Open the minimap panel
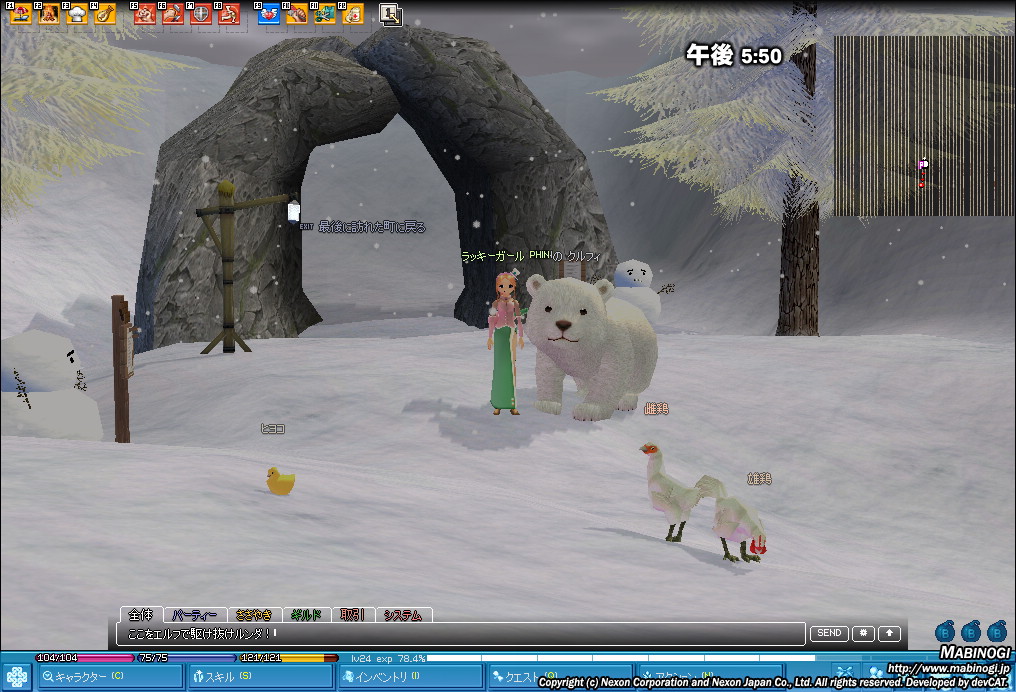 [923, 126]
